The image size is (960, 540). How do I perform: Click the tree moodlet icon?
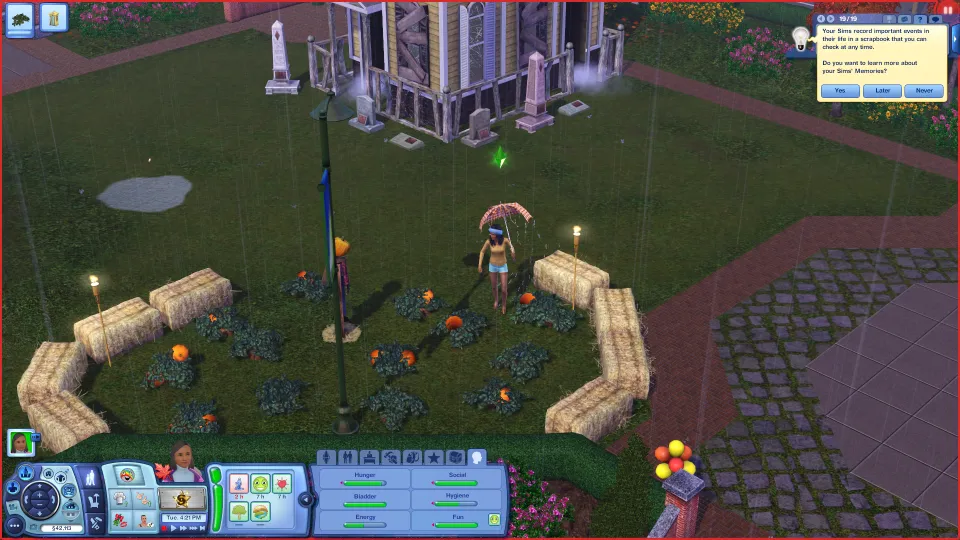coord(239,511)
